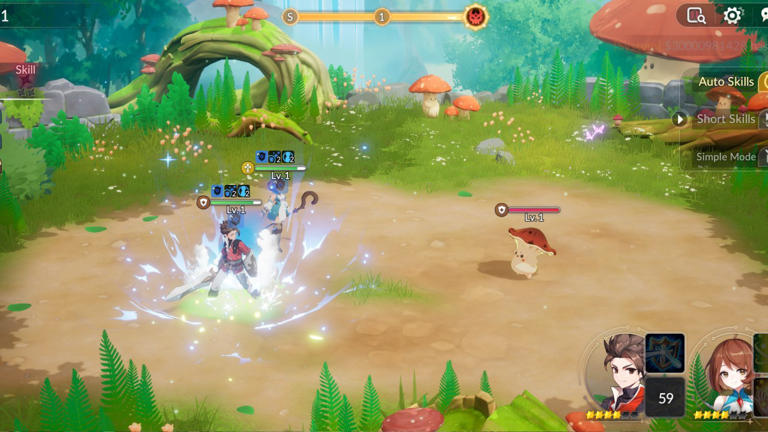Activate the swordsman's shield sword skill
The width and height of the screenshot is (768, 432).
pyautogui.click(x=664, y=353)
